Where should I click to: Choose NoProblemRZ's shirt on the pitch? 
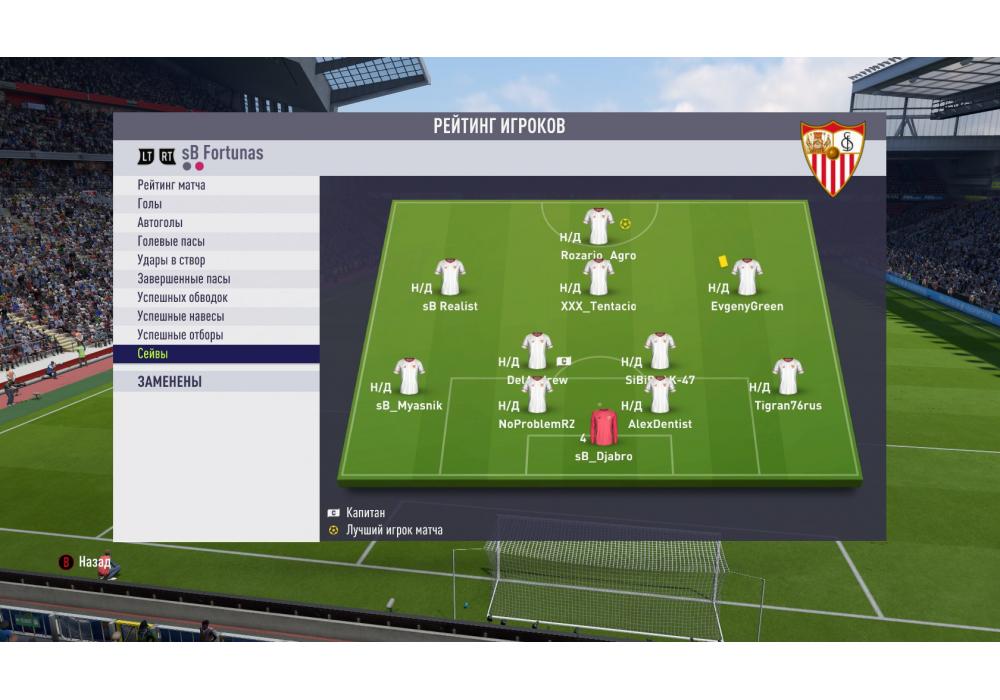[x=537, y=395]
